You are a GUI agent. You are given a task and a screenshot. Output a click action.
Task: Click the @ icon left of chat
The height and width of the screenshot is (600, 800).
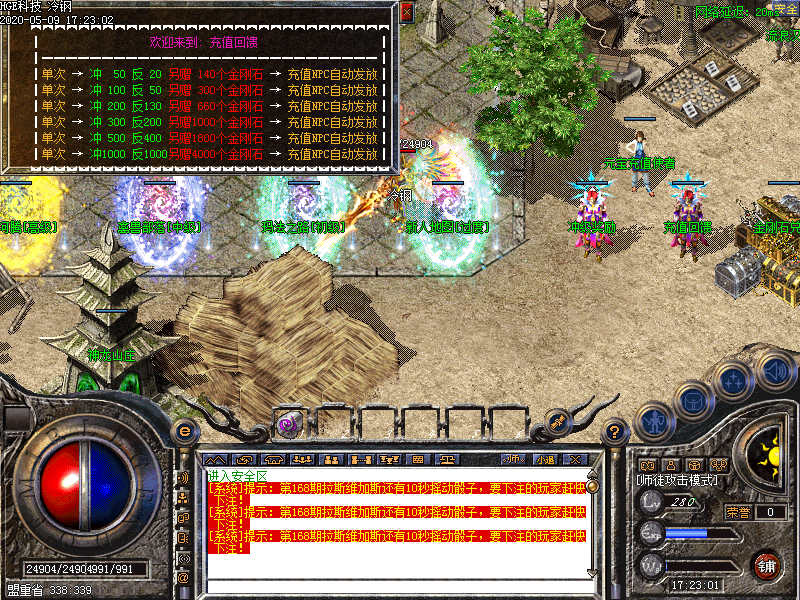tap(184, 577)
